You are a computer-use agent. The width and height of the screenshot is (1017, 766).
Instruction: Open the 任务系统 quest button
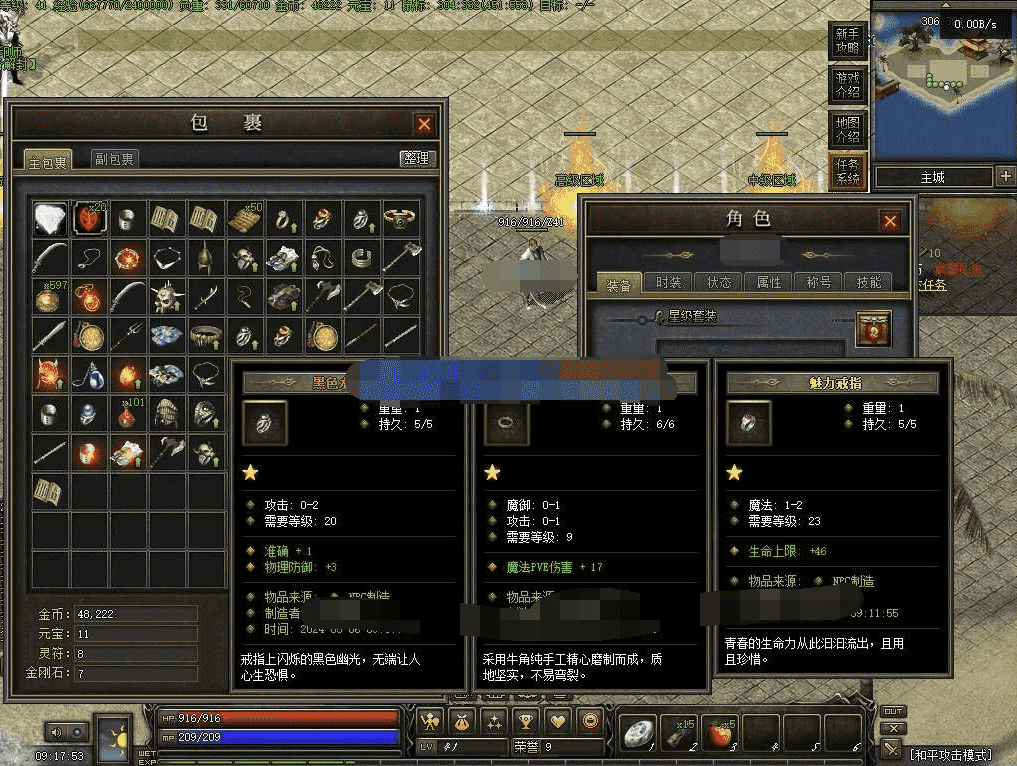pyautogui.click(x=847, y=172)
